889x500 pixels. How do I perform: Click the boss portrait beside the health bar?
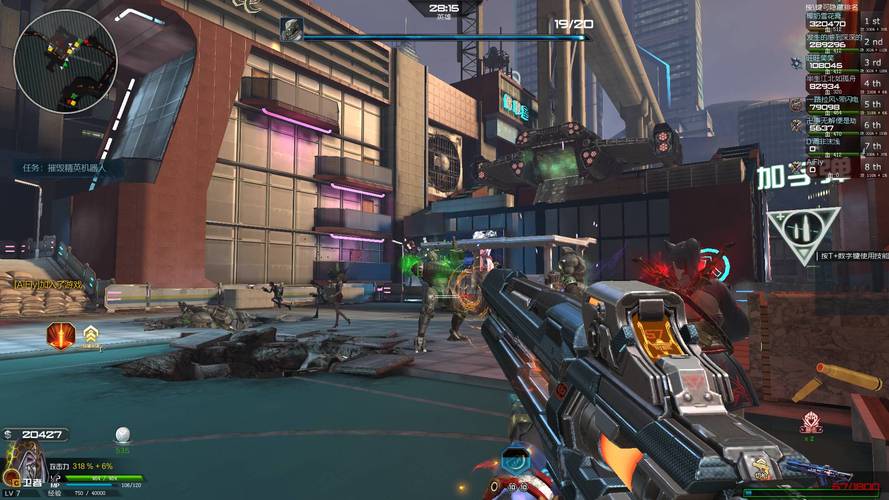click(x=292, y=29)
